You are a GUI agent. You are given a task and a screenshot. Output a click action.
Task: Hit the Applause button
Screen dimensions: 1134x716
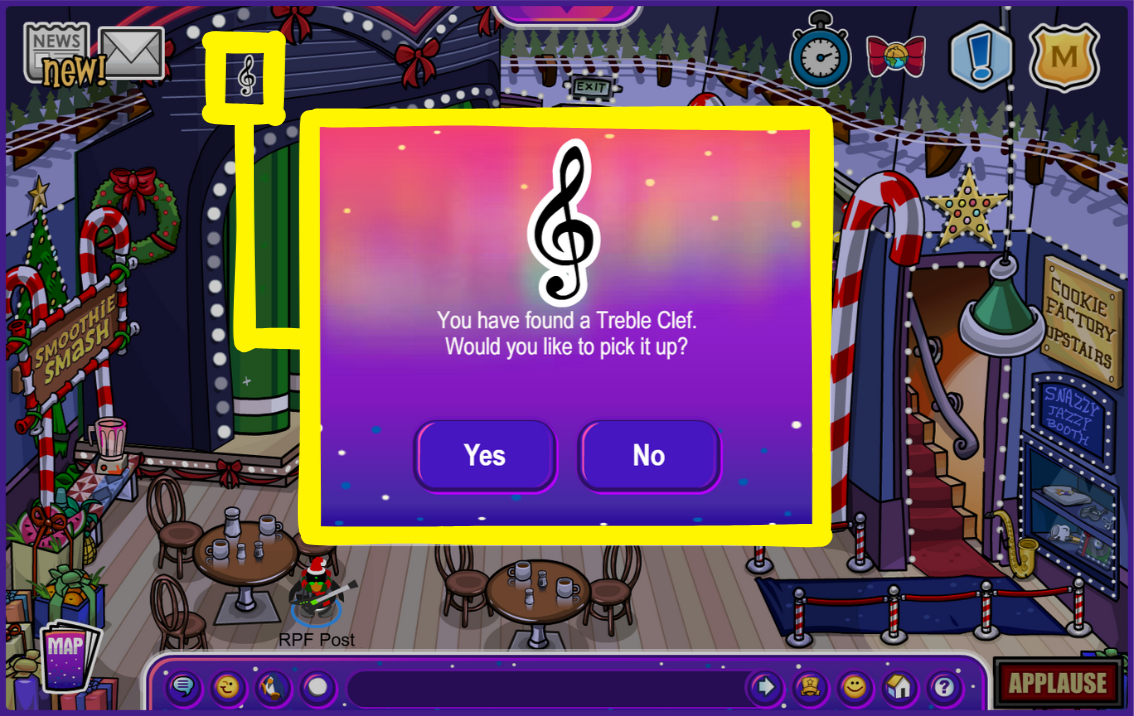click(x=1057, y=684)
